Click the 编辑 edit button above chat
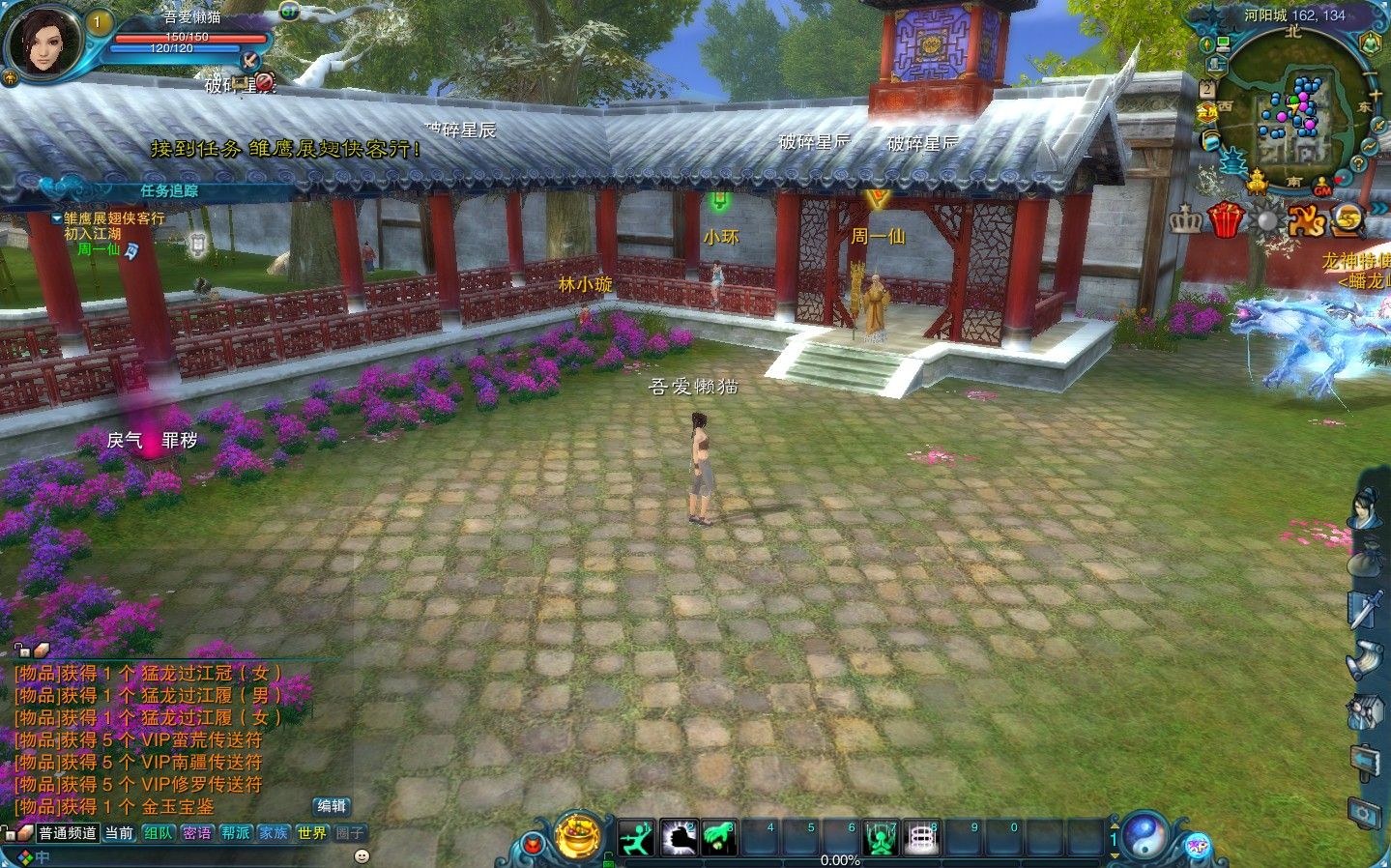This screenshot has width=1391, height=868. tap(332, 806)
